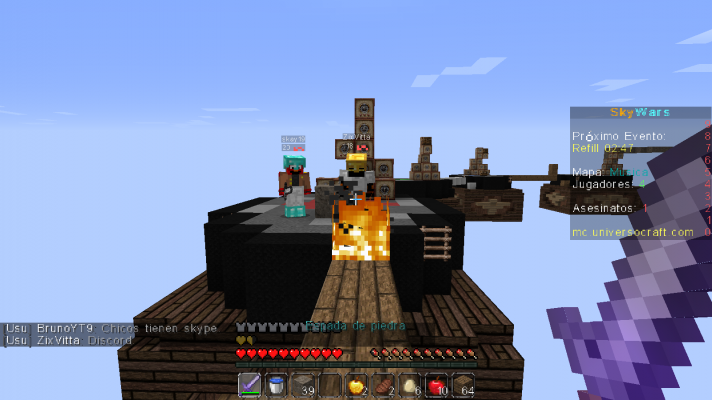
Task: Select the water bucket slot
Action: tap(276, 385)
